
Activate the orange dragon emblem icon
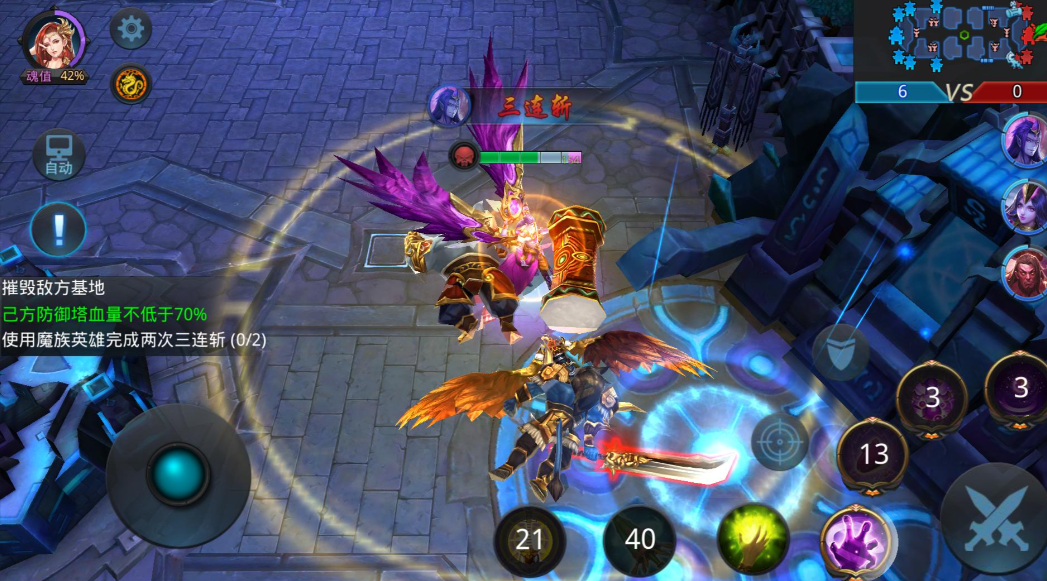[130, 84]
